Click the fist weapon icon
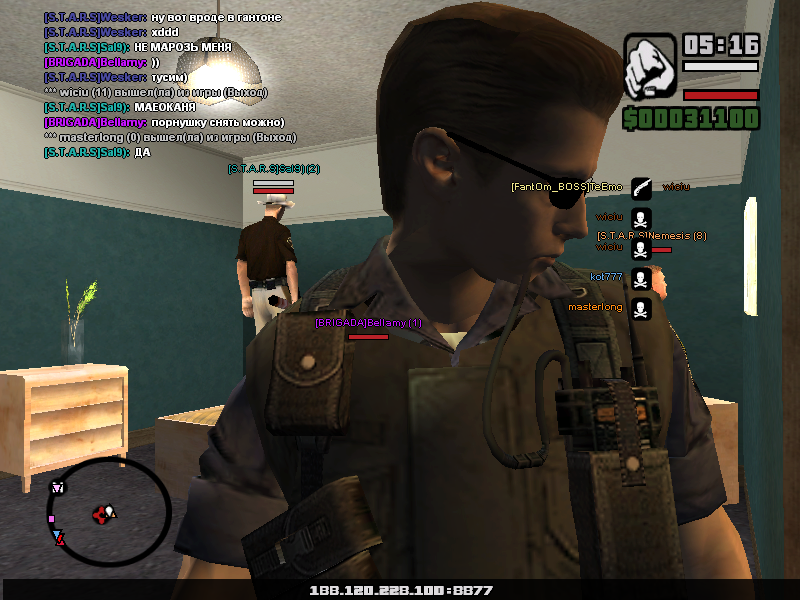Viewport: 800px width, 600px height. [x=650, y=67]
